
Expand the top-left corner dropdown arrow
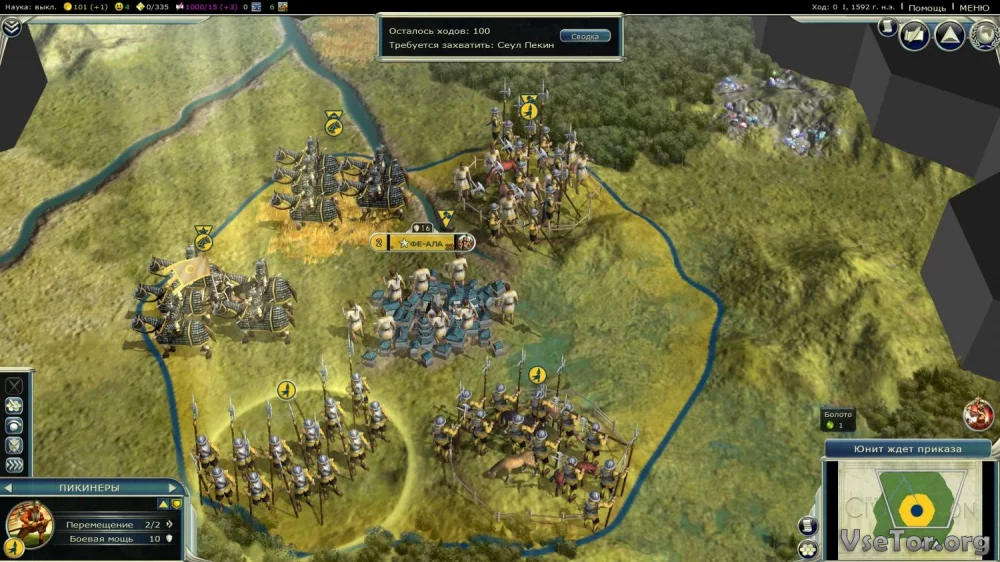tap(10, 27)
